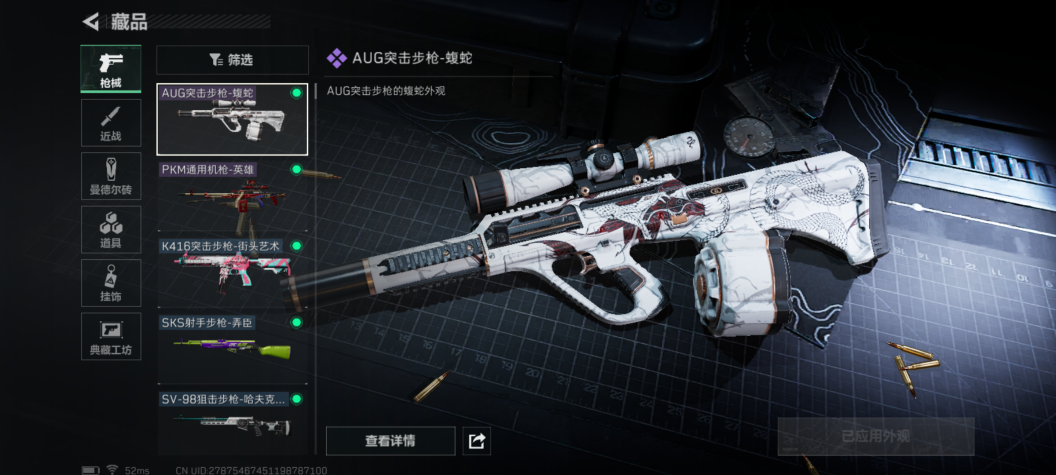Choose the PKM通用机枪-英雄 skin
1056x475 pixels.
click(232, 196)
